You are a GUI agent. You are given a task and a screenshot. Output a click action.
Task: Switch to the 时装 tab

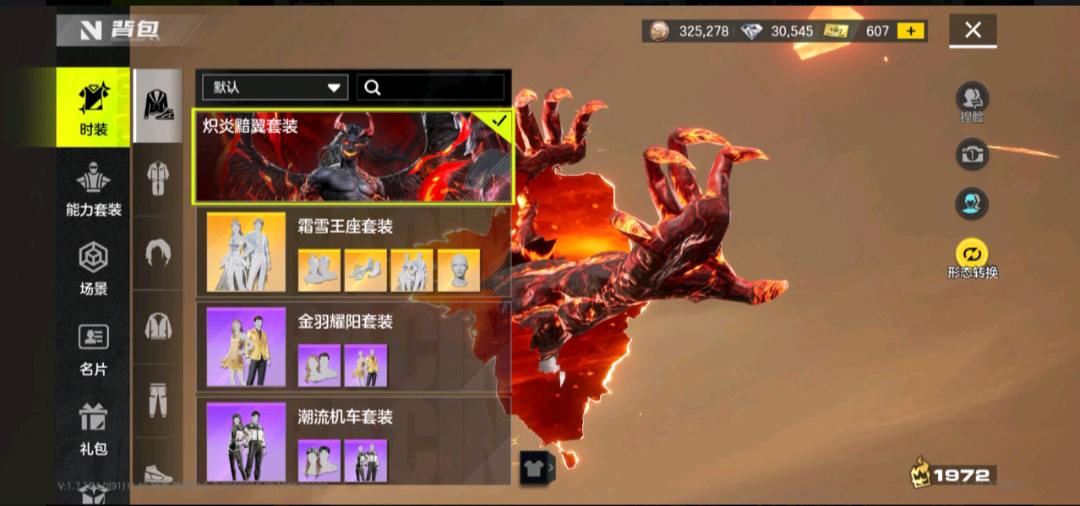point(93,107)
